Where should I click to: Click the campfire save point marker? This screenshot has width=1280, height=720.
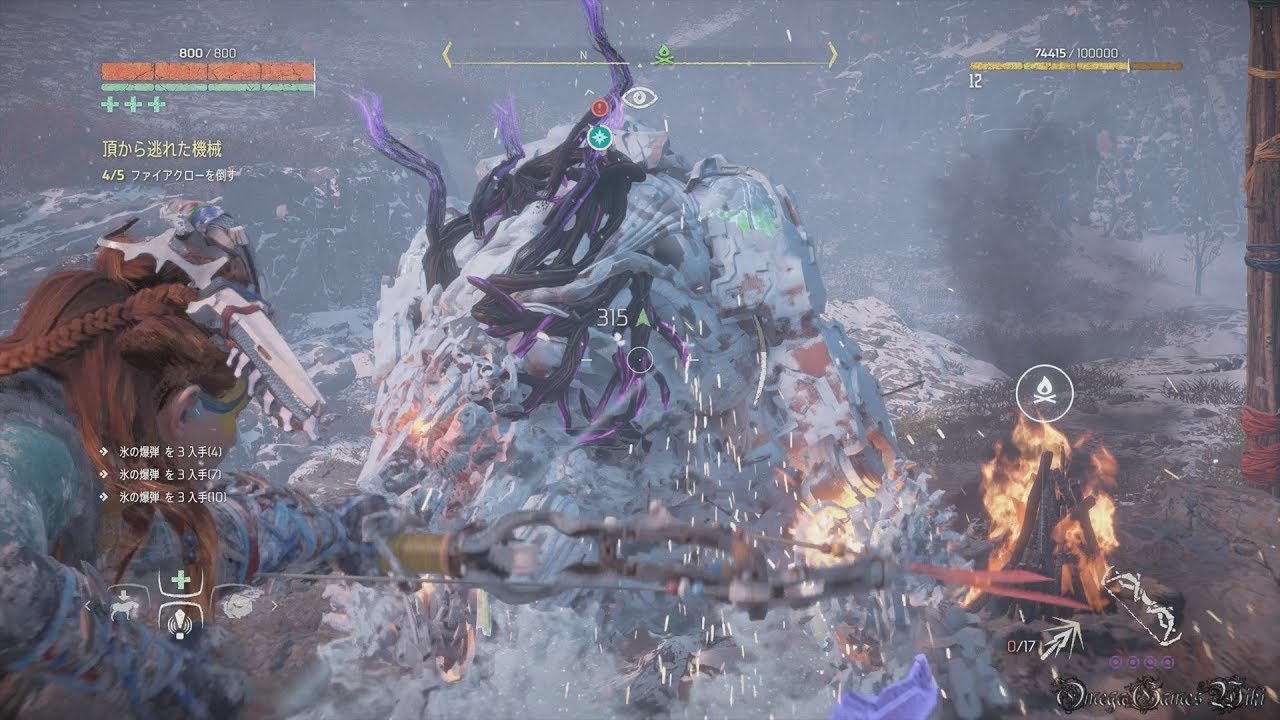[x=1044, y=393]
